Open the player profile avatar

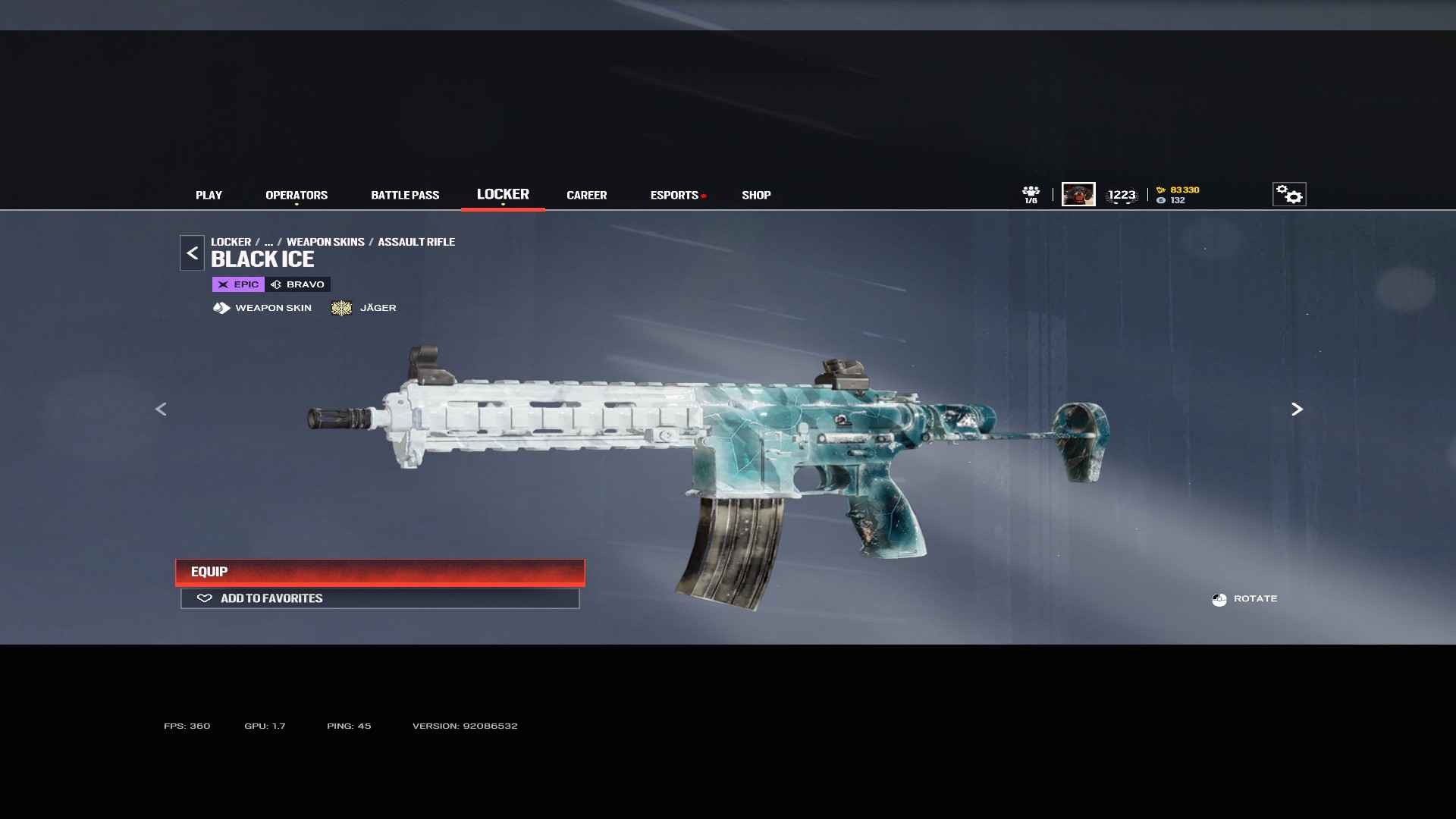[x=1078, y=194]
